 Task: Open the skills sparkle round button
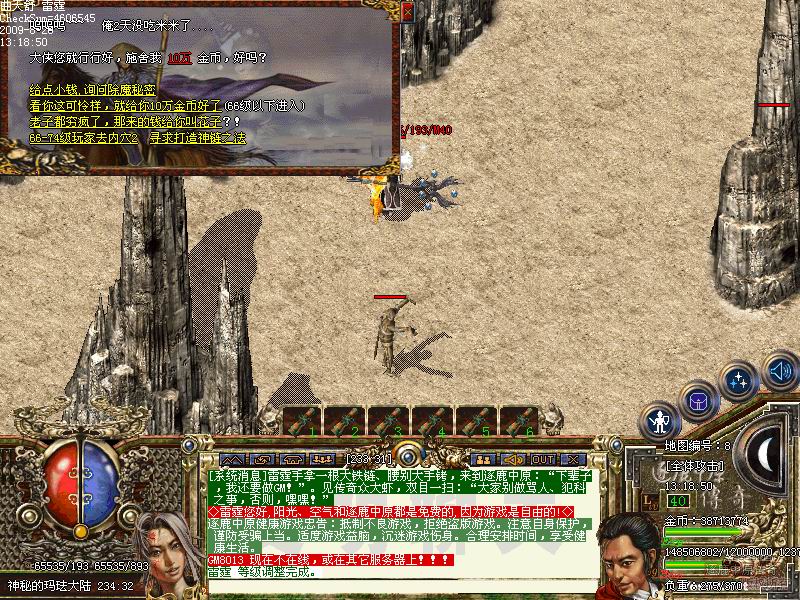tap(739, 381)
